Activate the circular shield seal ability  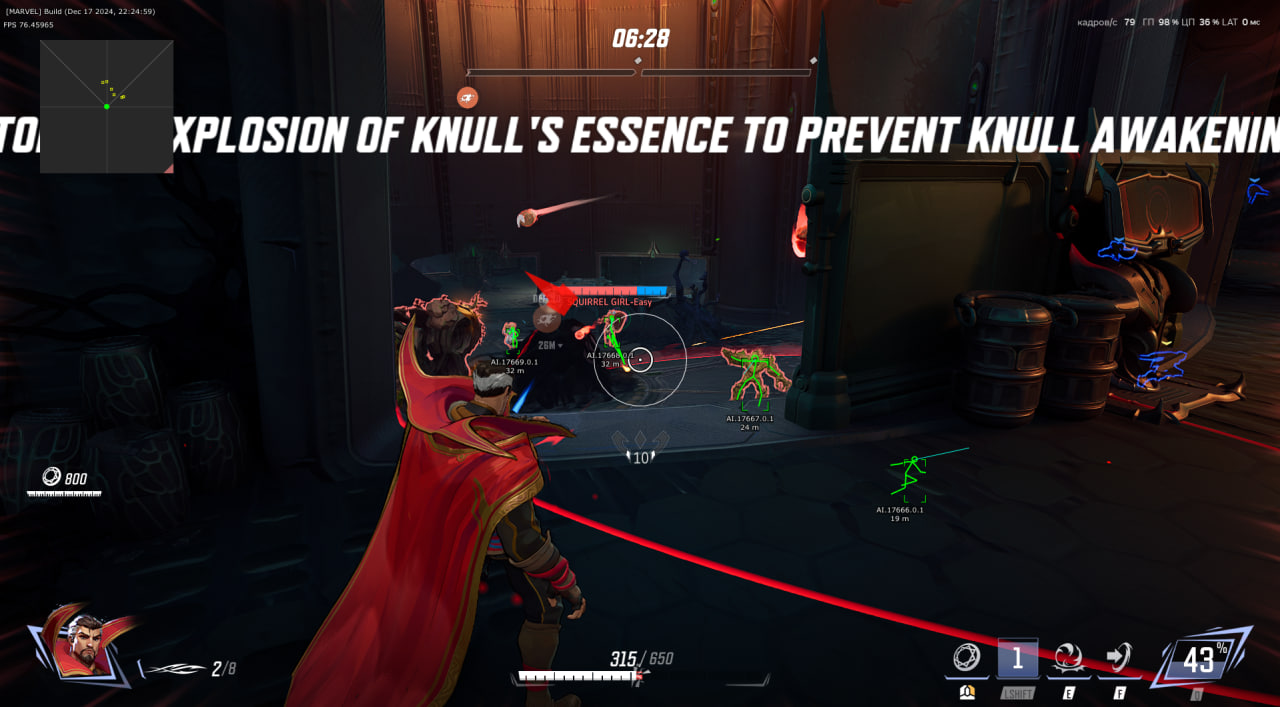coord(966,658)
